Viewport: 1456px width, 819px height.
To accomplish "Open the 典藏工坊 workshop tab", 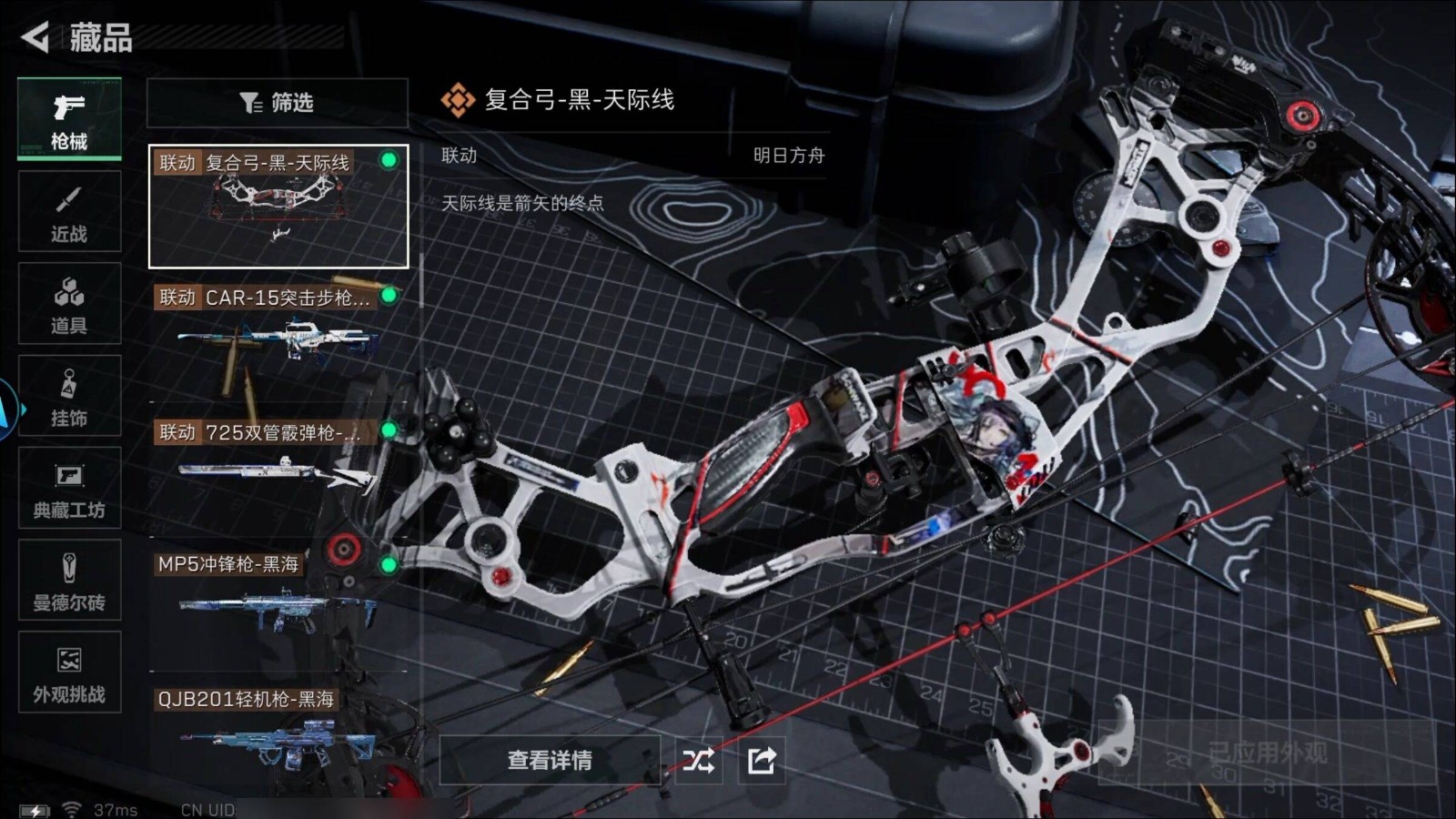I will (69, 489).
